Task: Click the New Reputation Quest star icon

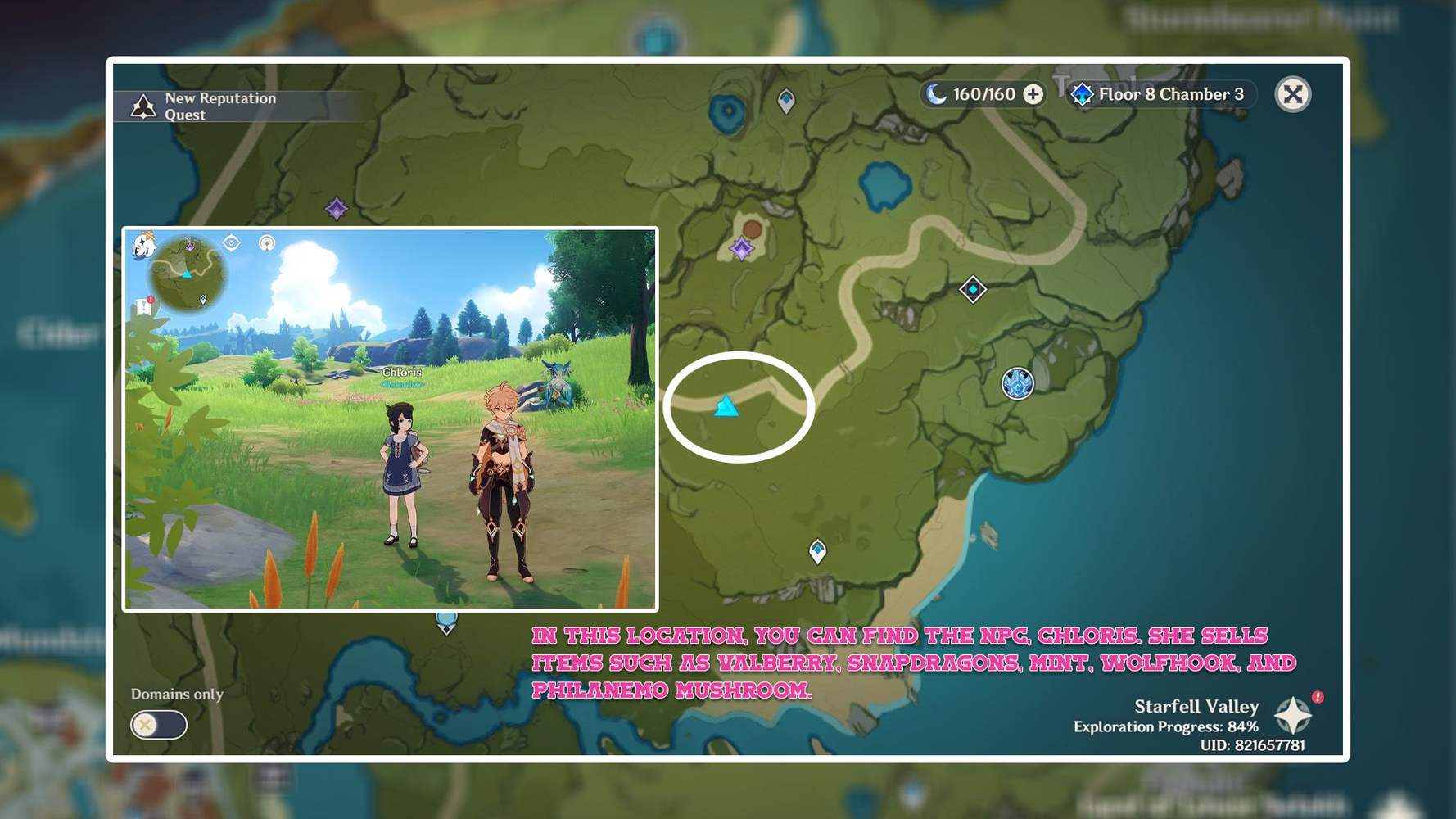Action: (144, 105)
